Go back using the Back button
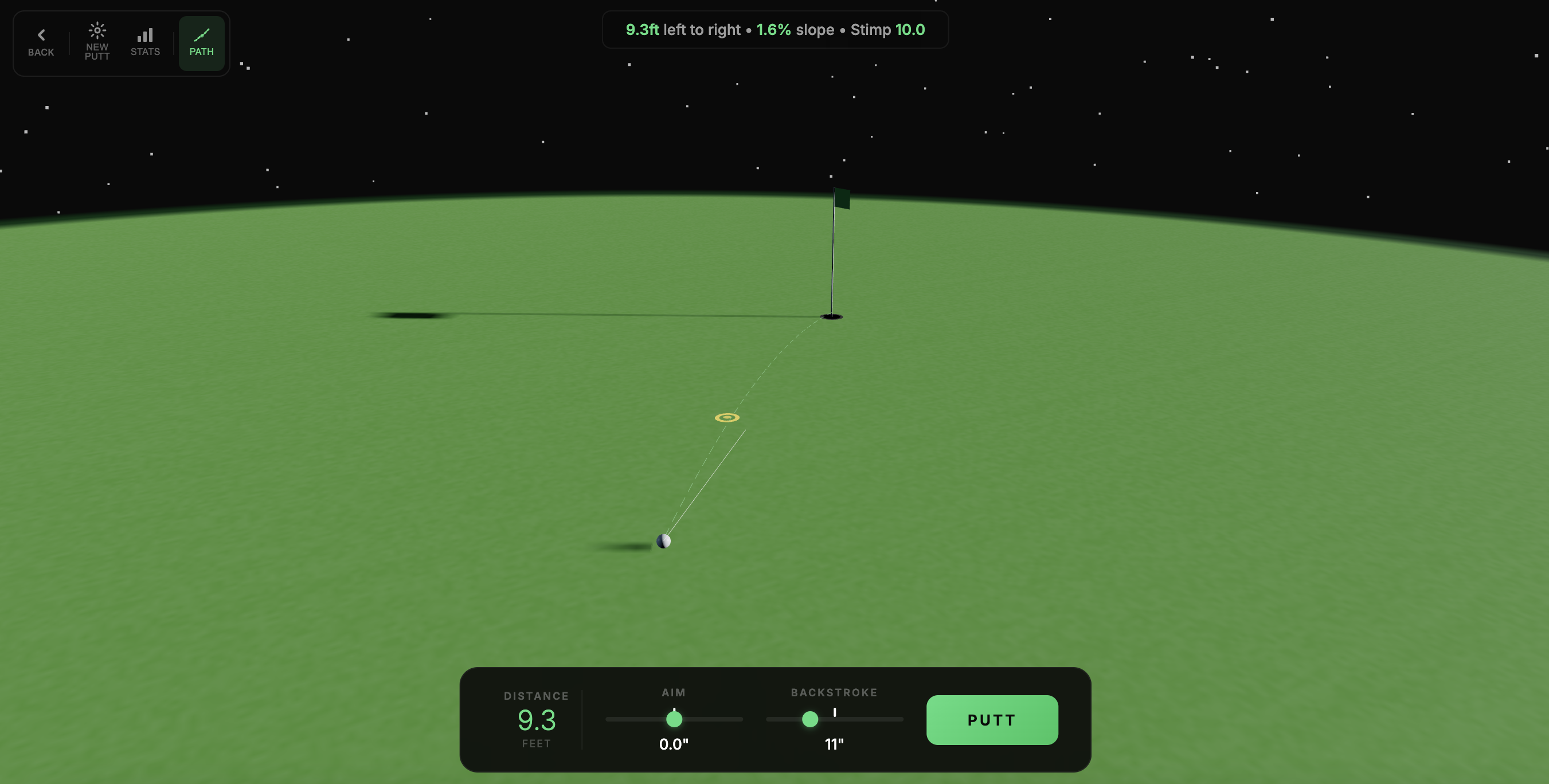The image size is (1549, 784). 41,42
